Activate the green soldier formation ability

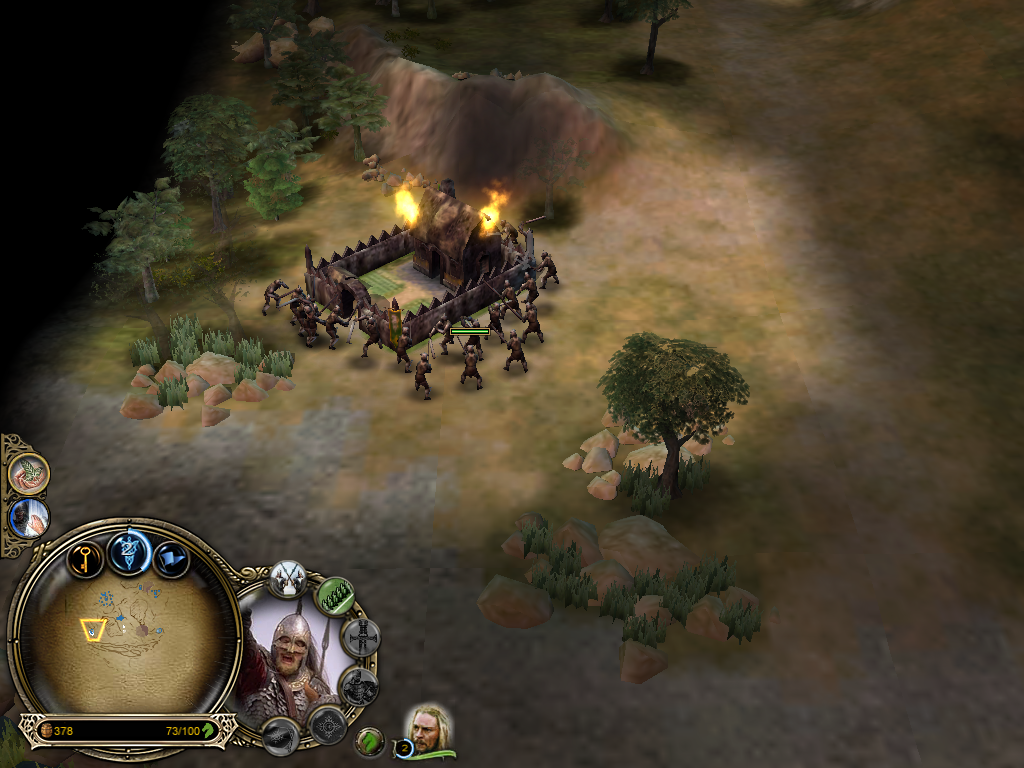(x=336, y=596)
